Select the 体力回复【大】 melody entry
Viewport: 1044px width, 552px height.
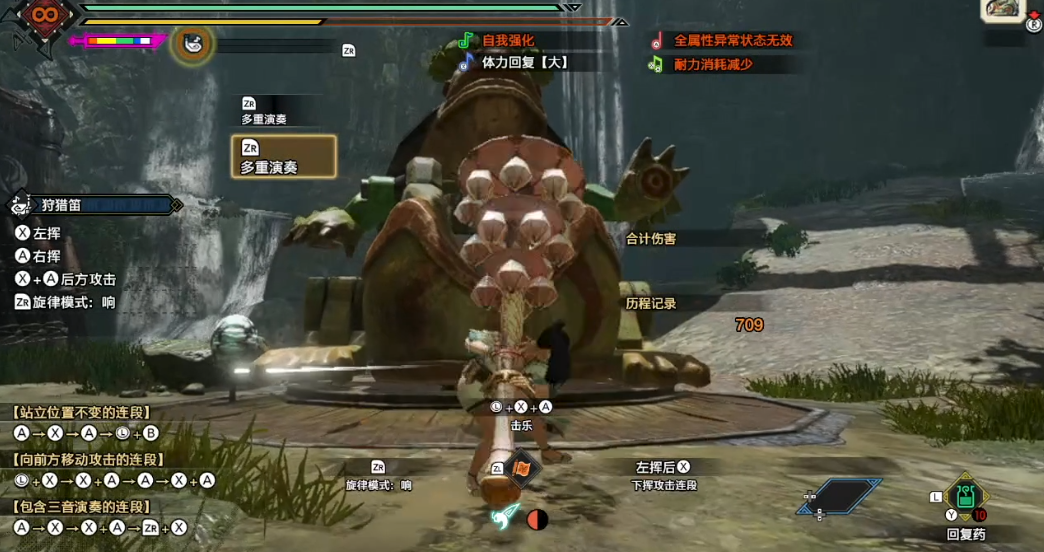[x=524, y=62]
